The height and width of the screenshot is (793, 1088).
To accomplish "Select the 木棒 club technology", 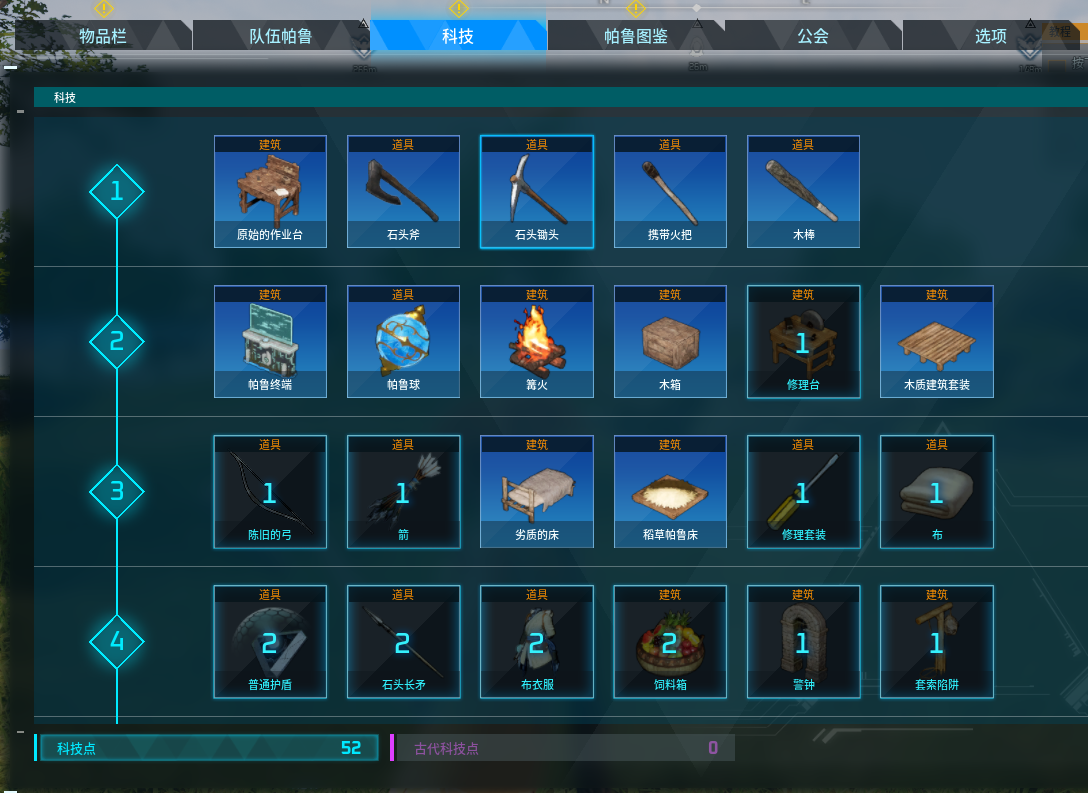I will [x=803, y=192].
